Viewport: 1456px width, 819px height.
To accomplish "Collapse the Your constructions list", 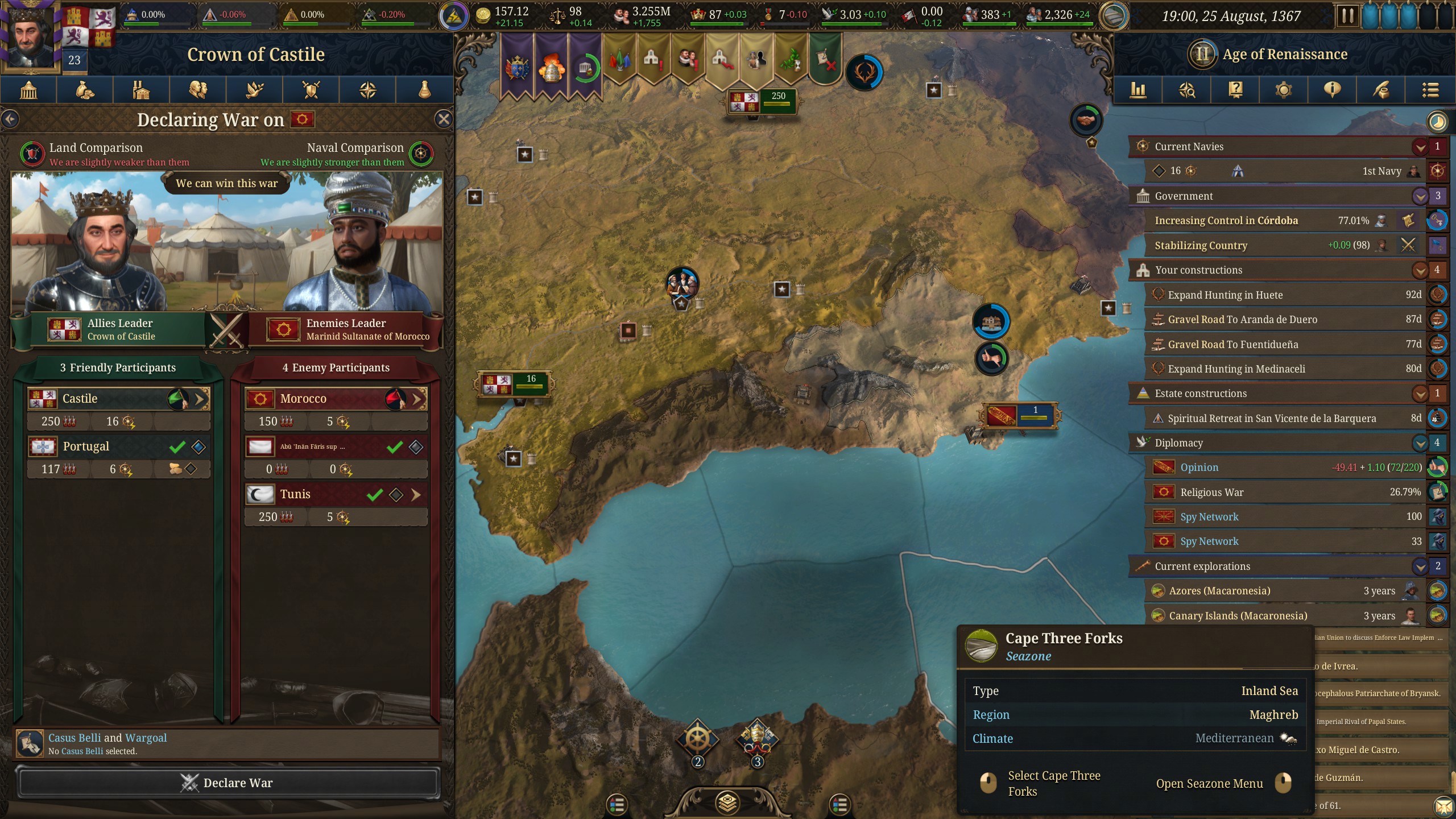I will click(x=1420, y=270).
